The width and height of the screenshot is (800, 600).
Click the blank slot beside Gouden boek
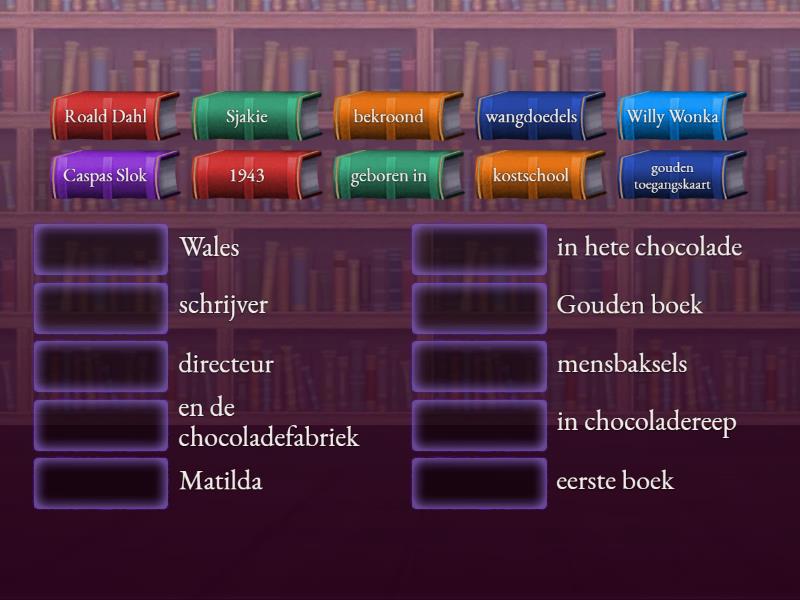pos(479,307)
